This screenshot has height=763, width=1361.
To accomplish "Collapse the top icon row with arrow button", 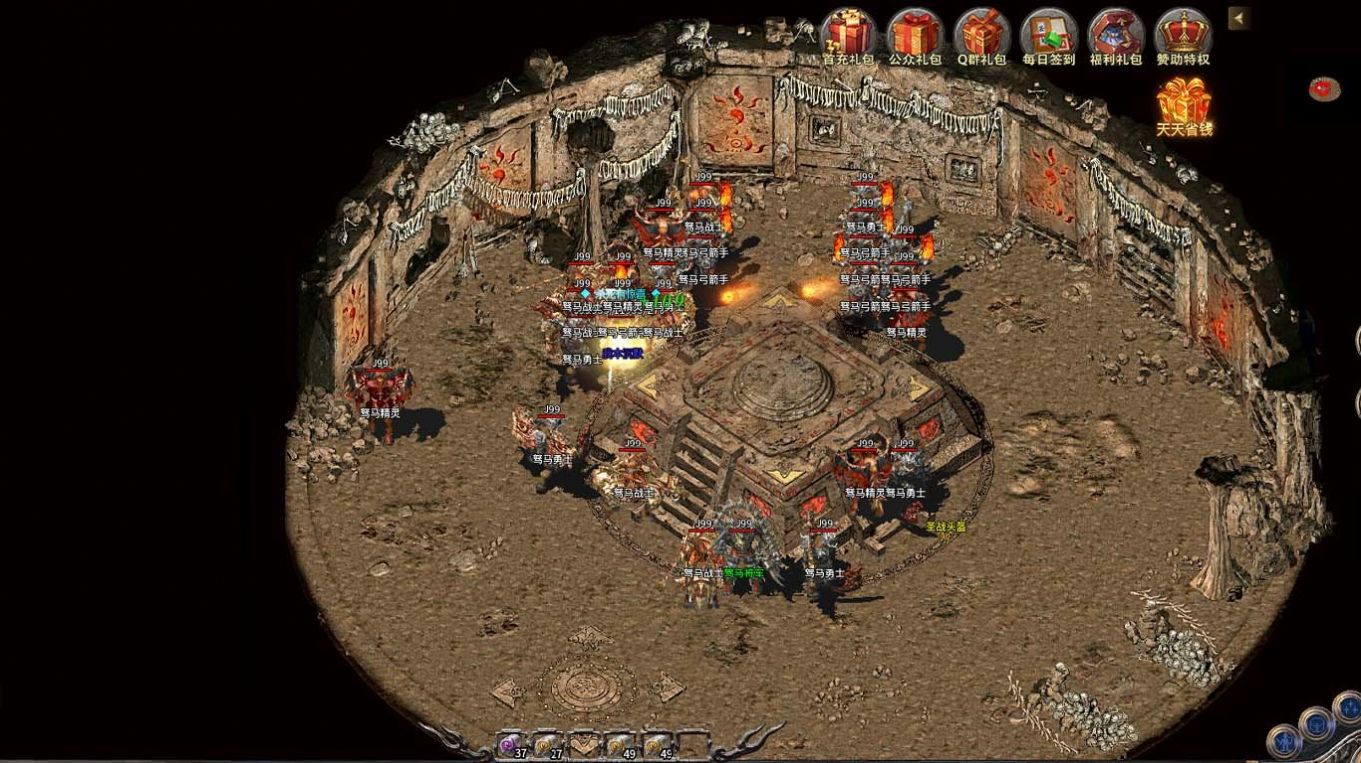I will [1239, 18].
